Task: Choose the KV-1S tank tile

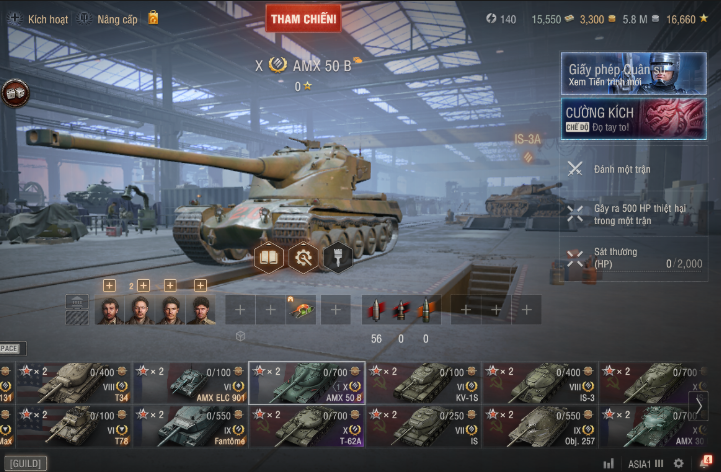Action: pyautogui.click(x=423, y=383)
